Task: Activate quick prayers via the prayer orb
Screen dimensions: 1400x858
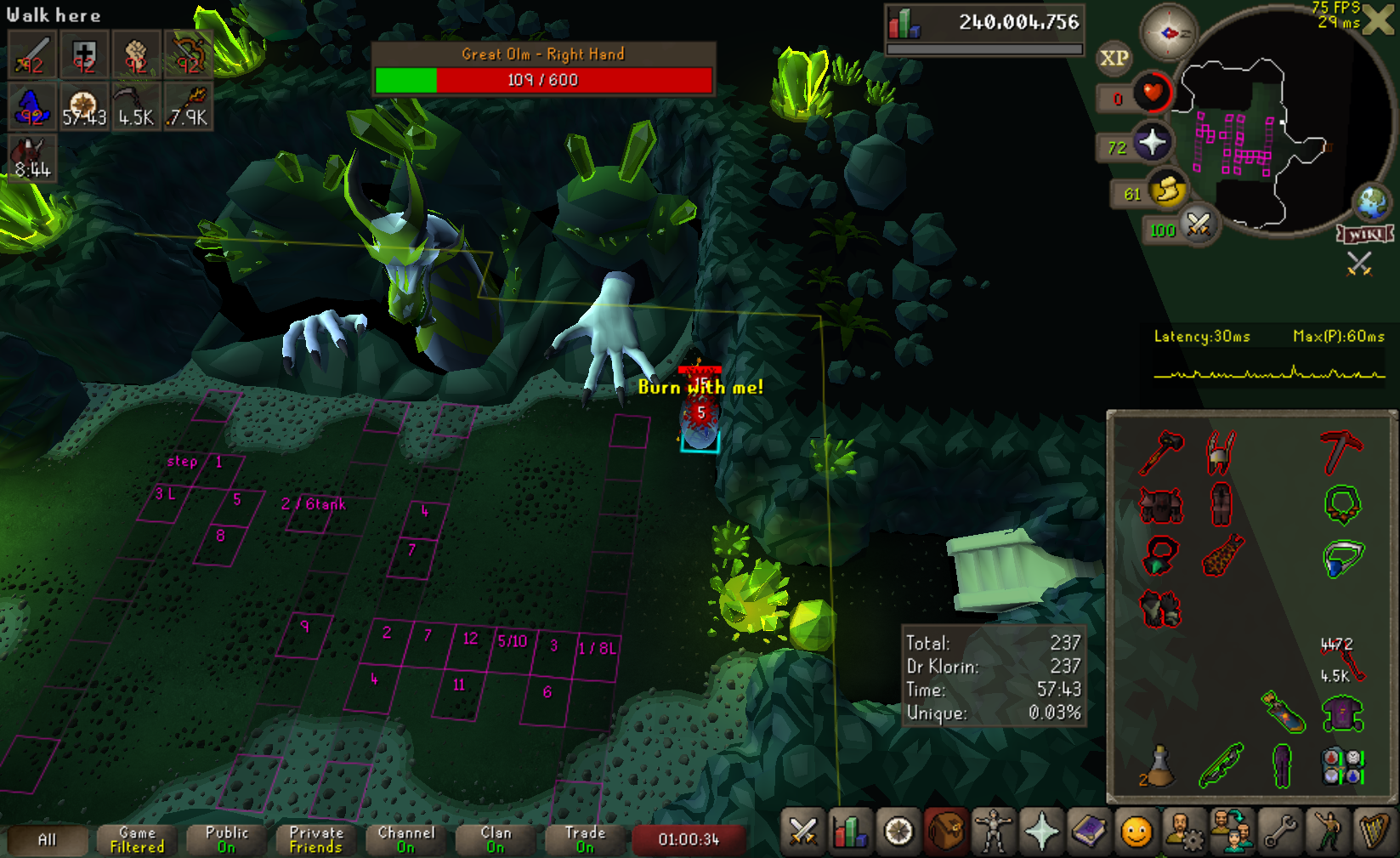Action: click(1152, 142)
